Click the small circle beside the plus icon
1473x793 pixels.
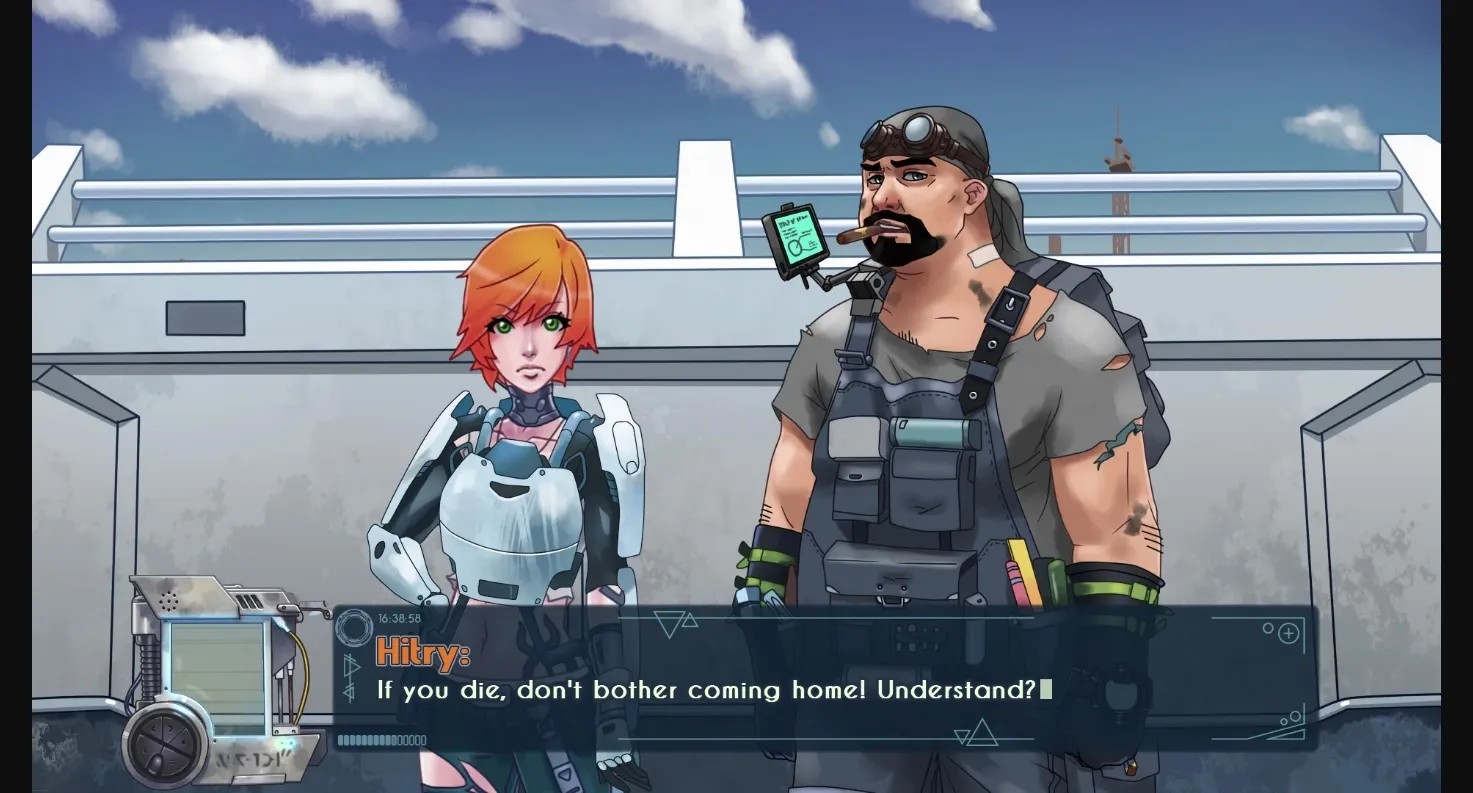(x=1268, y=628)
